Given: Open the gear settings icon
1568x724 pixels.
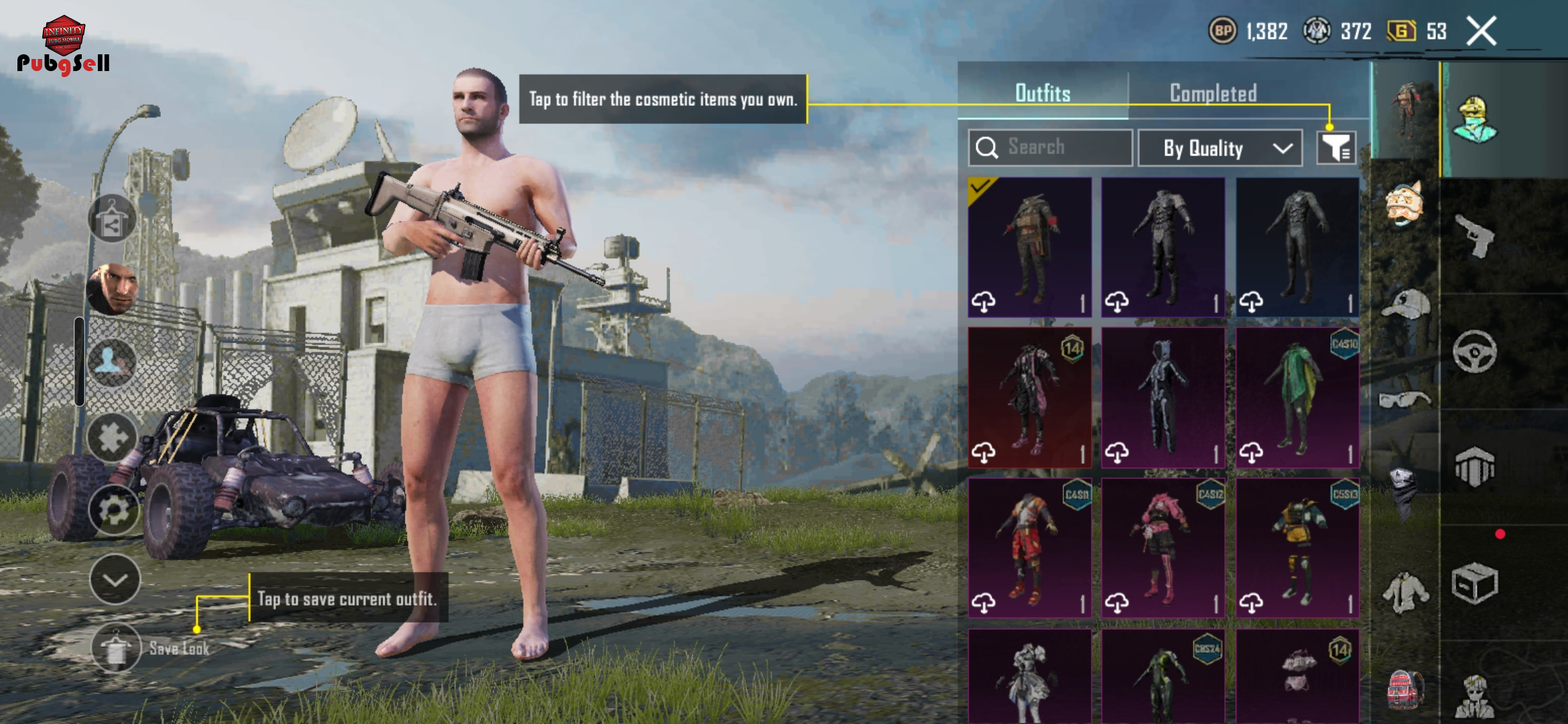Looking at the screenshot, I should pos(113,511).
